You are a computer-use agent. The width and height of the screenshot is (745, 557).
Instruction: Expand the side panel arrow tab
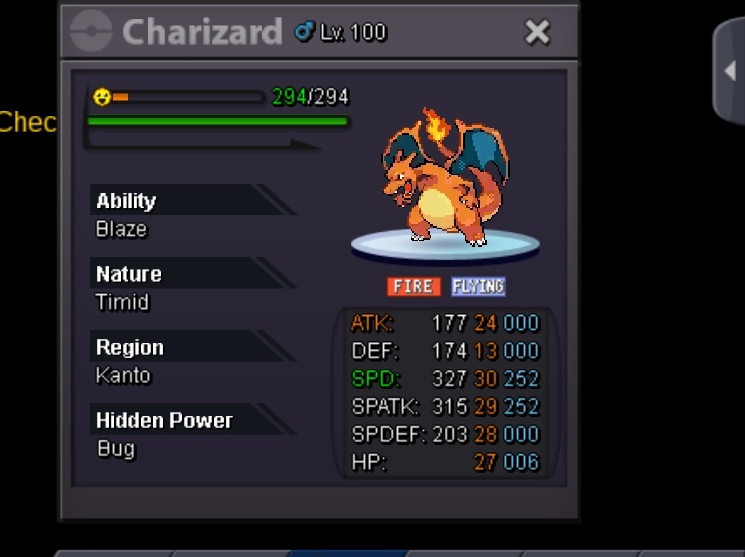[x=730, y=71]
